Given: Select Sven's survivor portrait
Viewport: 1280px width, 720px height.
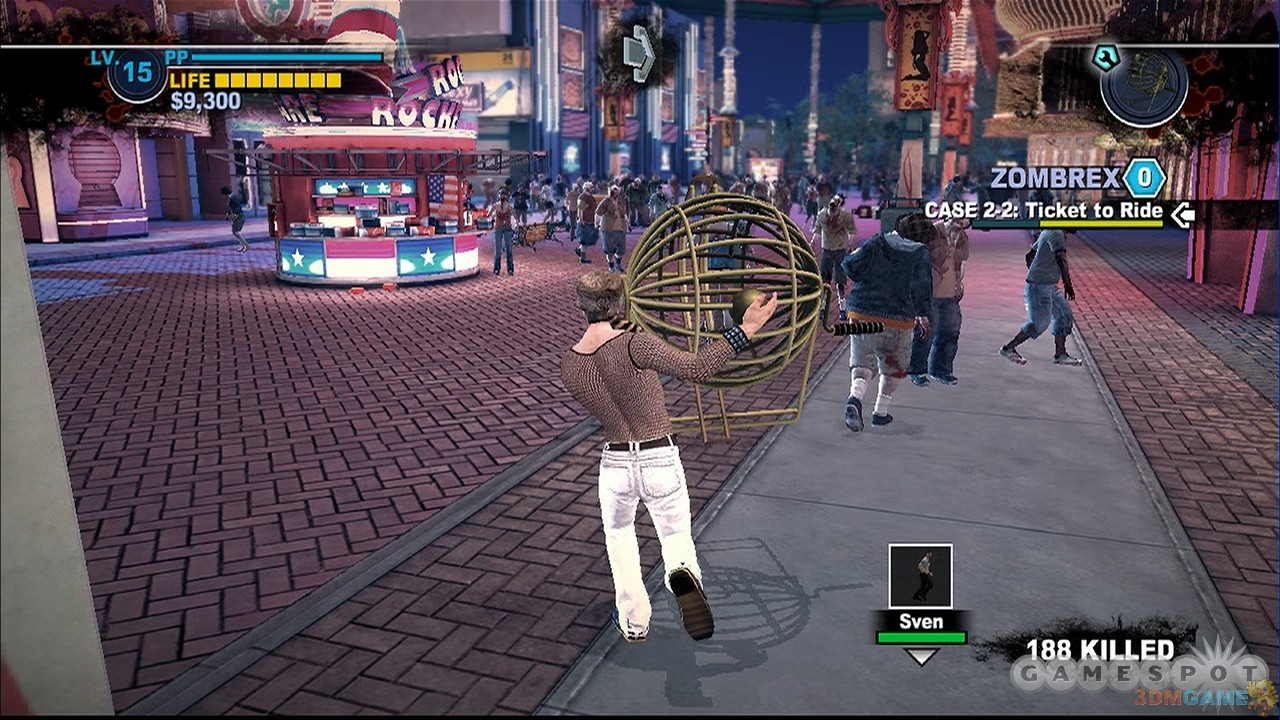Looking at the screenshot, I should [x=920, y=576].
